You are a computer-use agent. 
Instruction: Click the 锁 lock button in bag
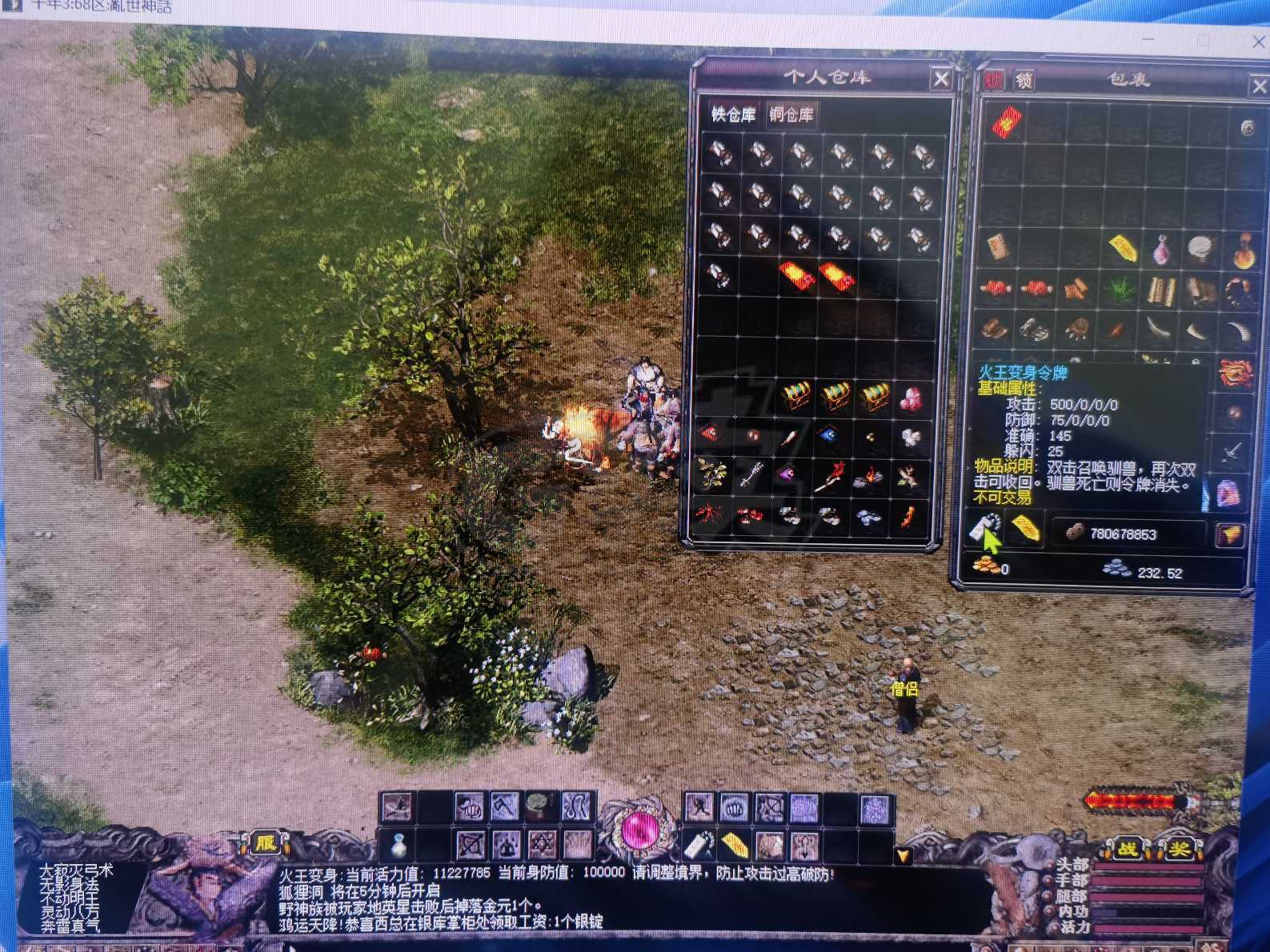point(1024,80)
